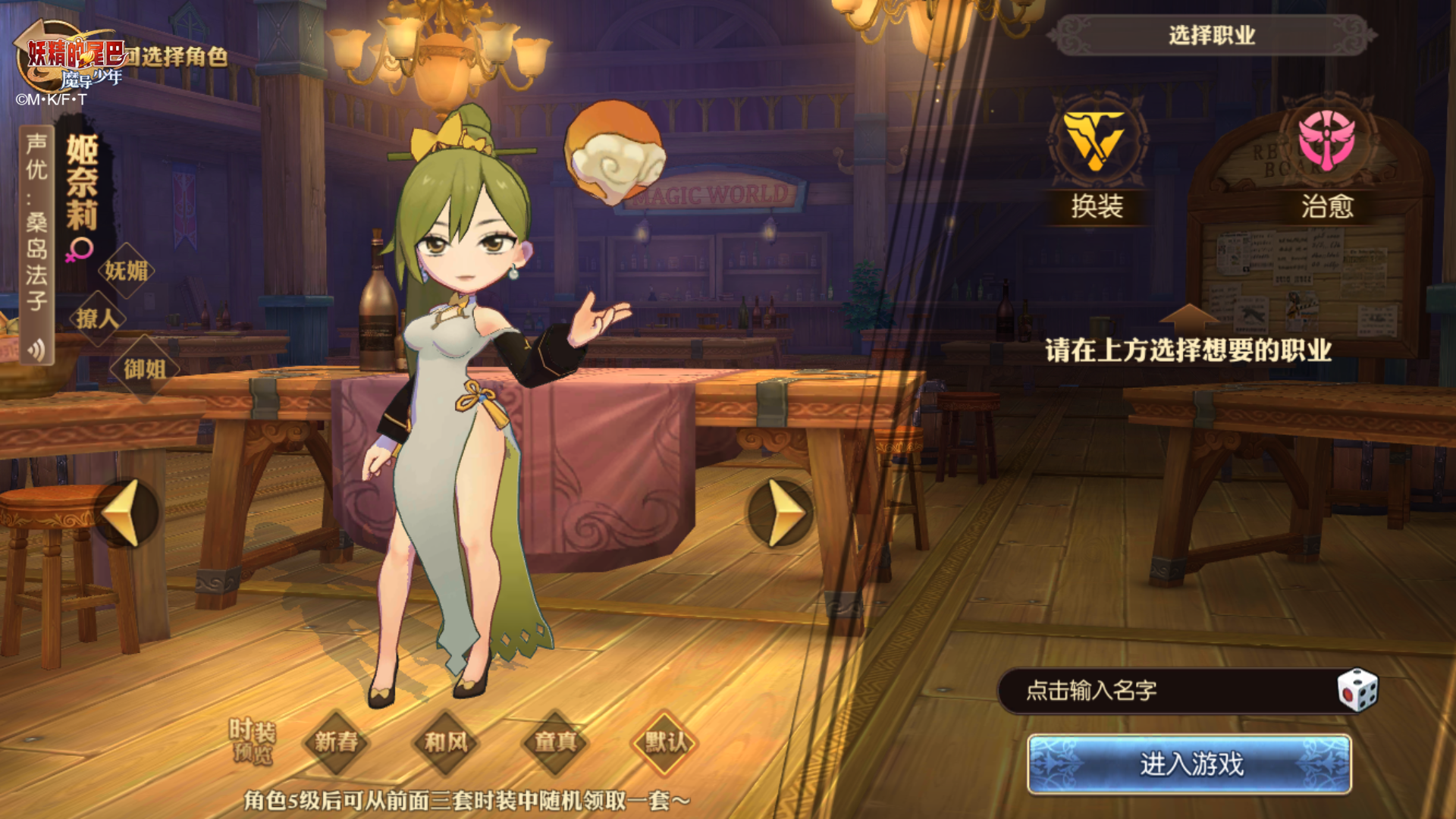Play the 御姐 voice line
Screen dimensions: 1456x819
point(144,369)
